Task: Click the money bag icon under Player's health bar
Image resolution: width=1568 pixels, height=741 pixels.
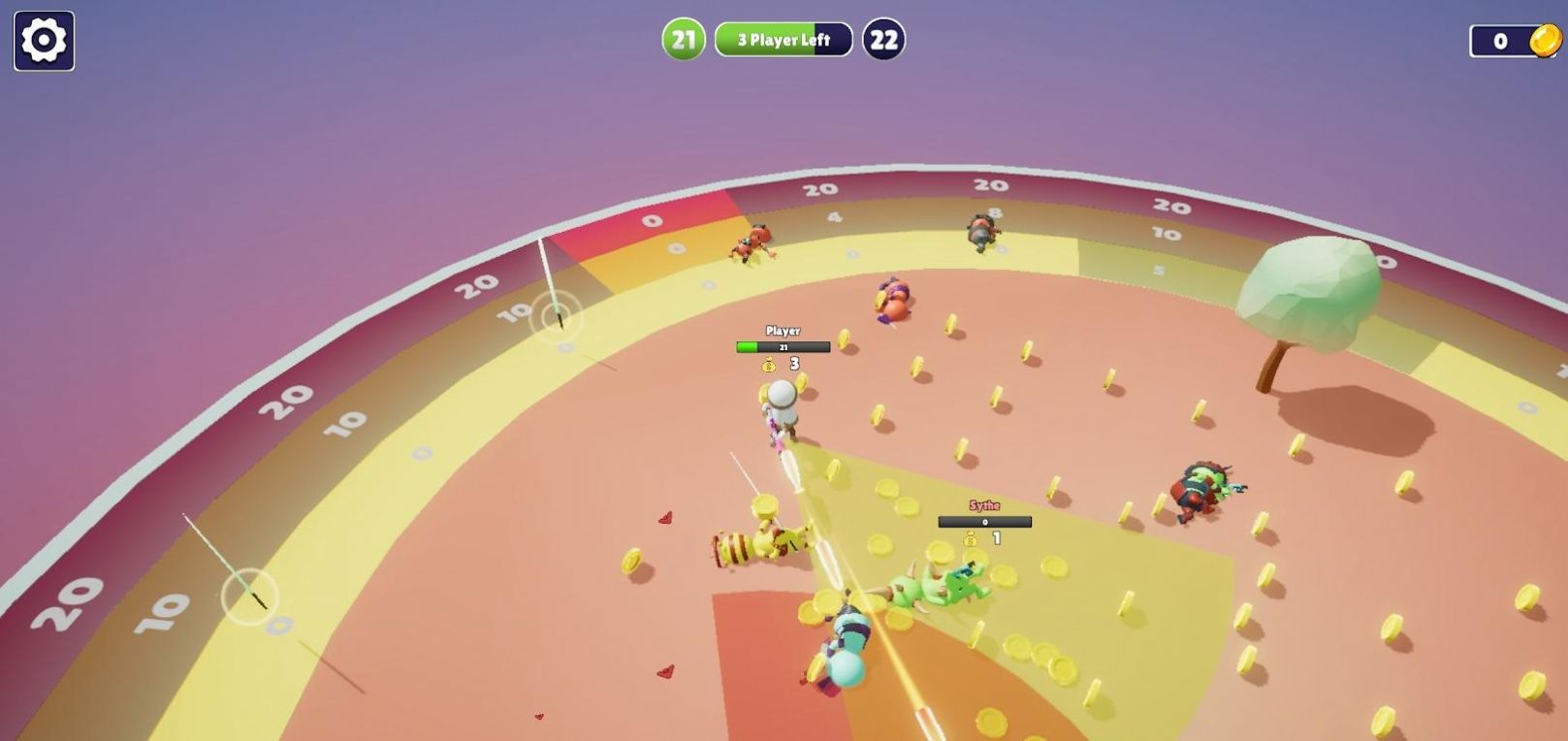Action: click(x=766, y=366)
